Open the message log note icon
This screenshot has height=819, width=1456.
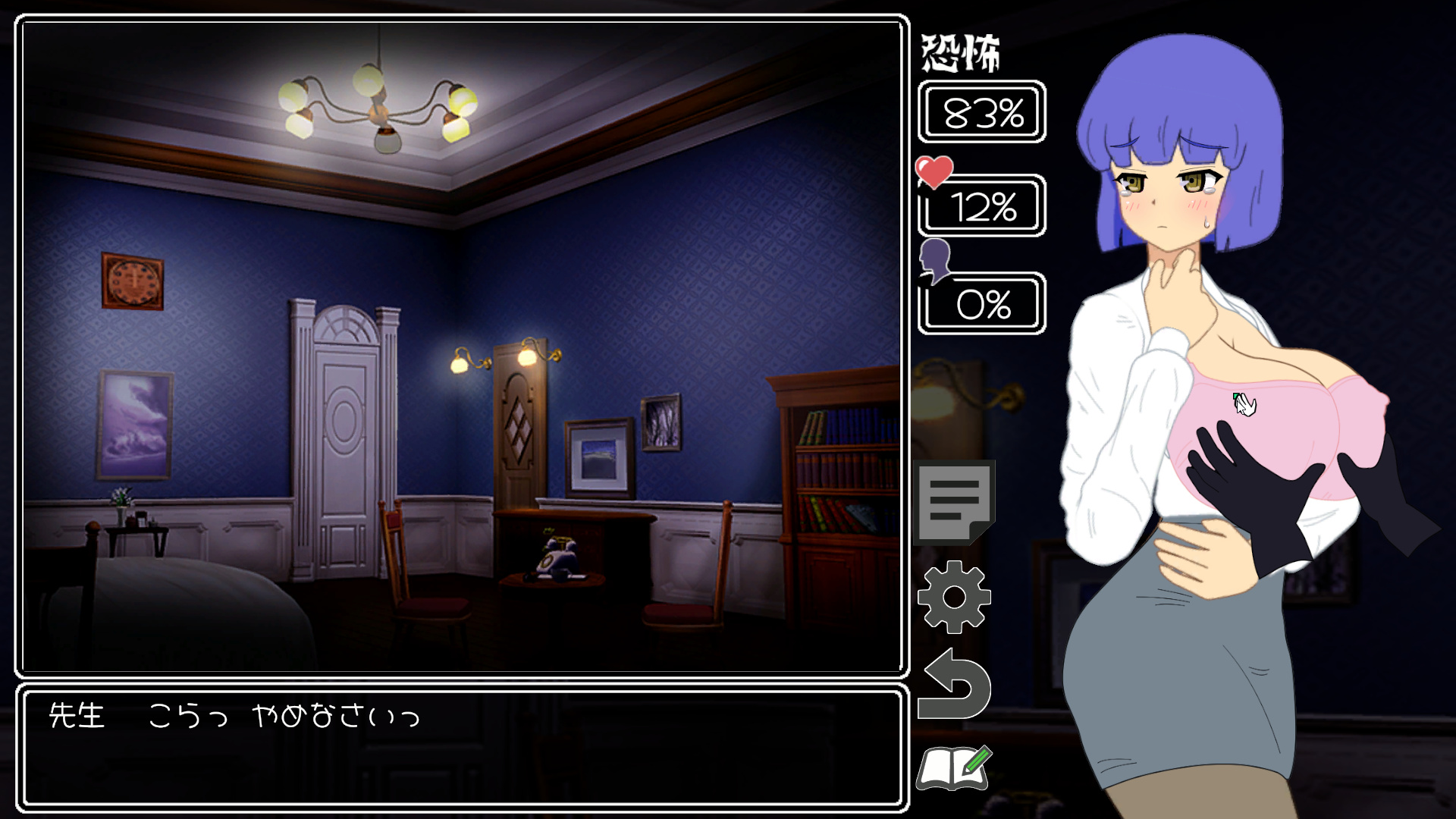point(954,501)
